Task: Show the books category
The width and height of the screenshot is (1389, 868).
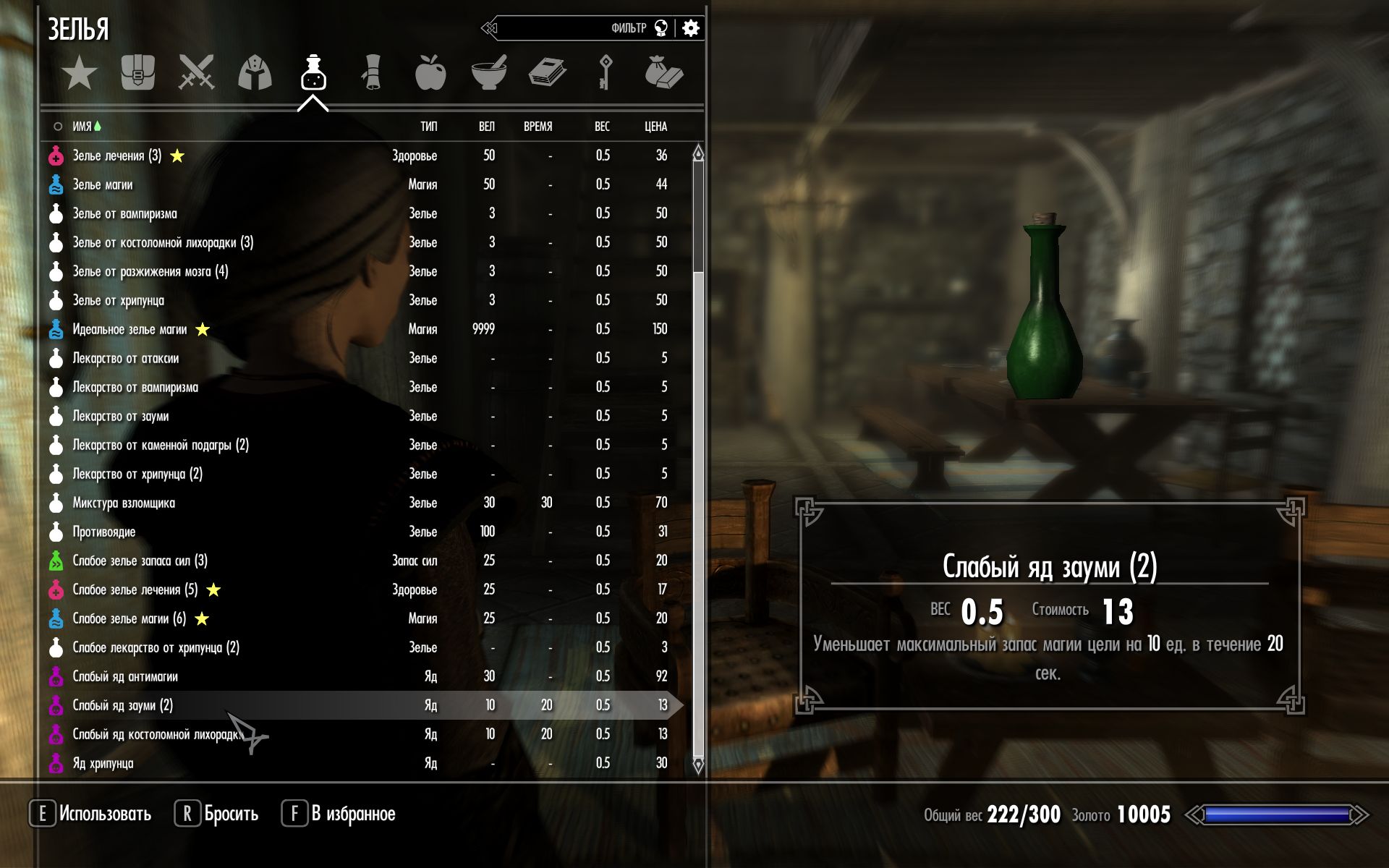Action: pyautogui.click(x=547, y=73)
